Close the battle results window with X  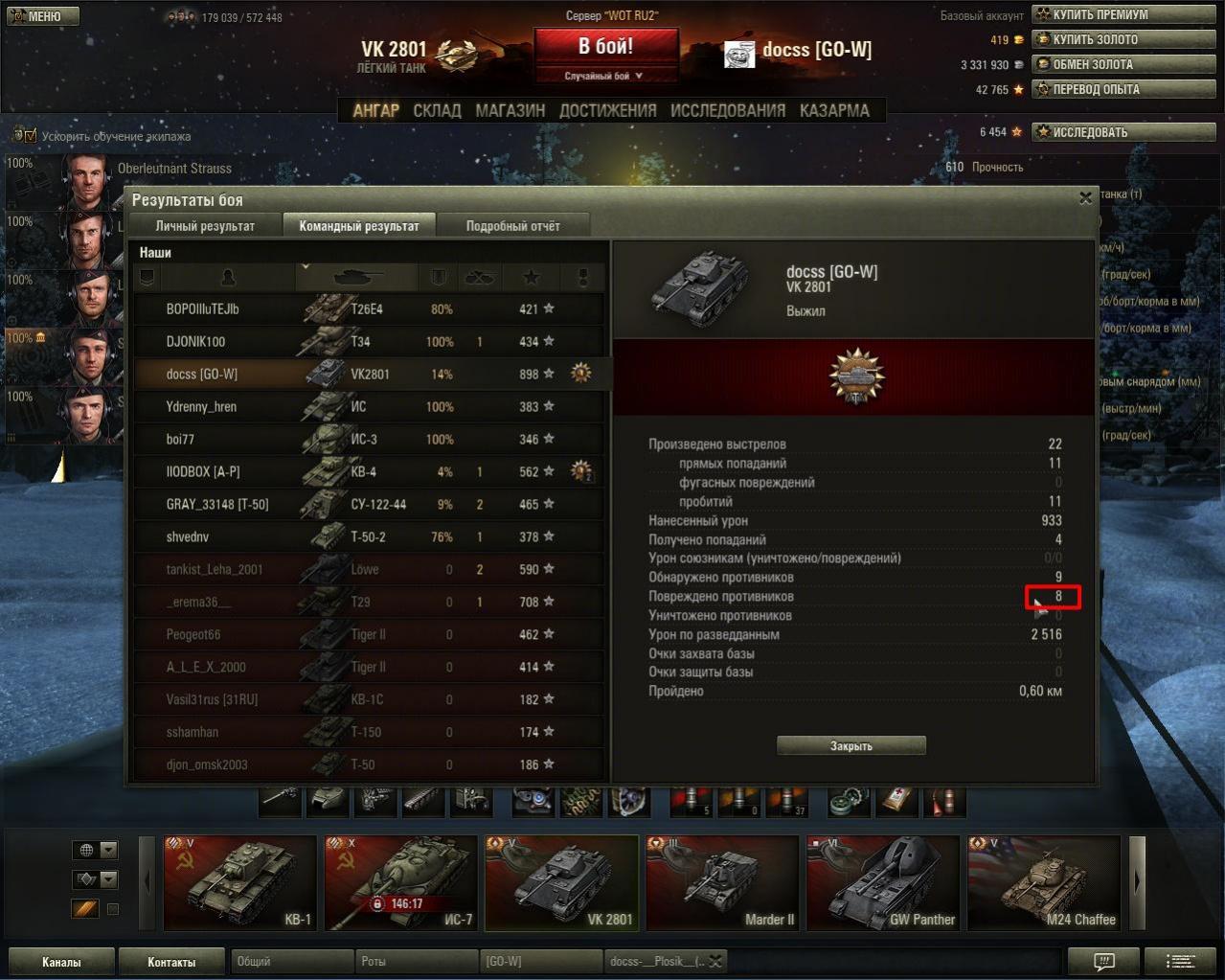point(1085,198)
